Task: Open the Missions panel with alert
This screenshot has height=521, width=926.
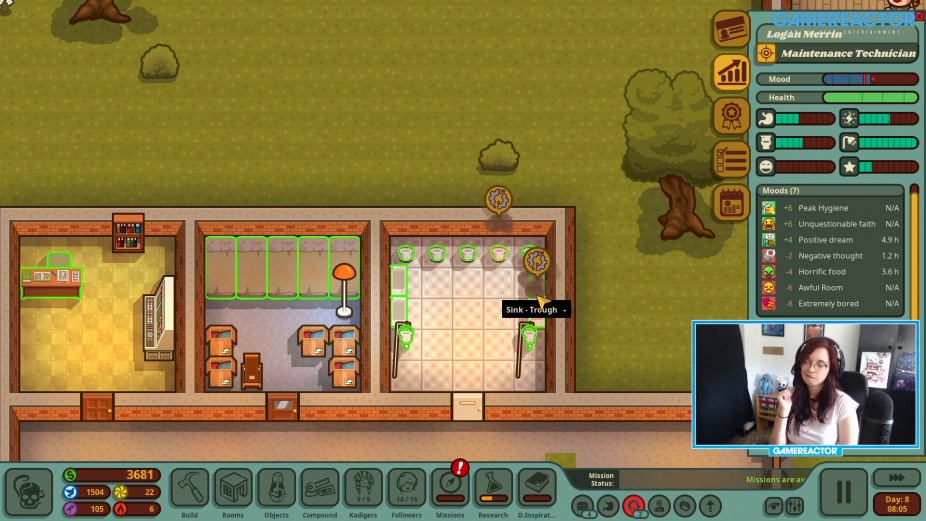Action: [x=450, y=489]
